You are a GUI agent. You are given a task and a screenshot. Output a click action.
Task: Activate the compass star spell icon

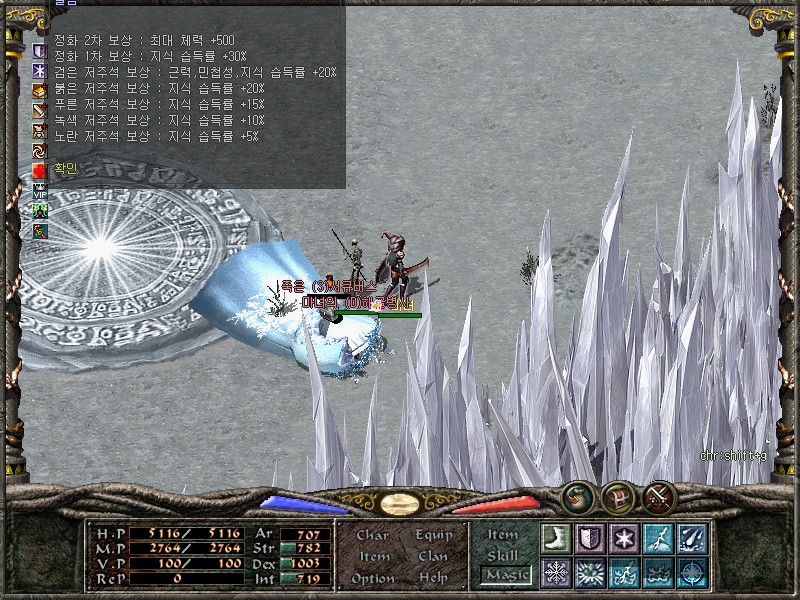tap(692, 572)
